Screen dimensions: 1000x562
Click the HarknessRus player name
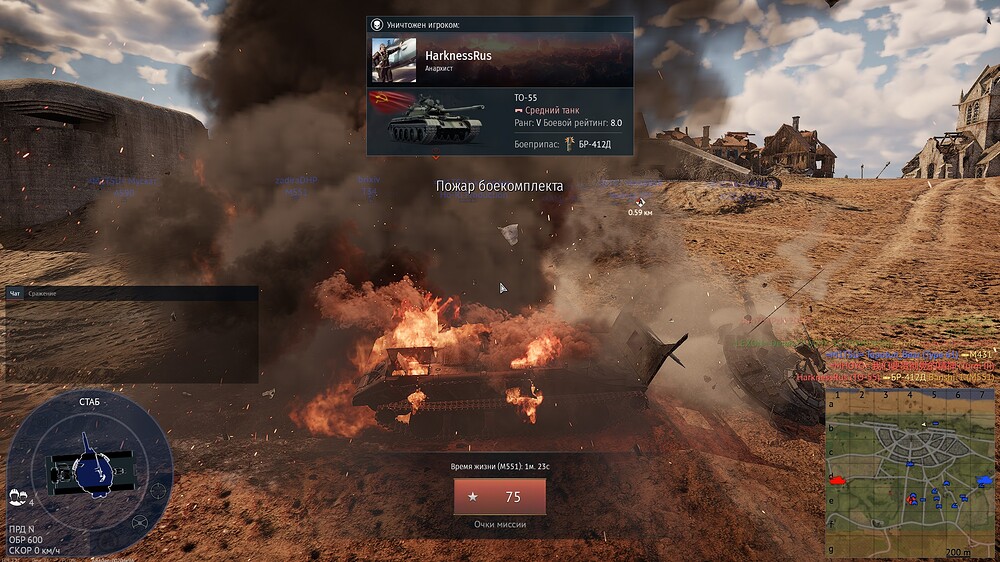click(x=459, y=56)
